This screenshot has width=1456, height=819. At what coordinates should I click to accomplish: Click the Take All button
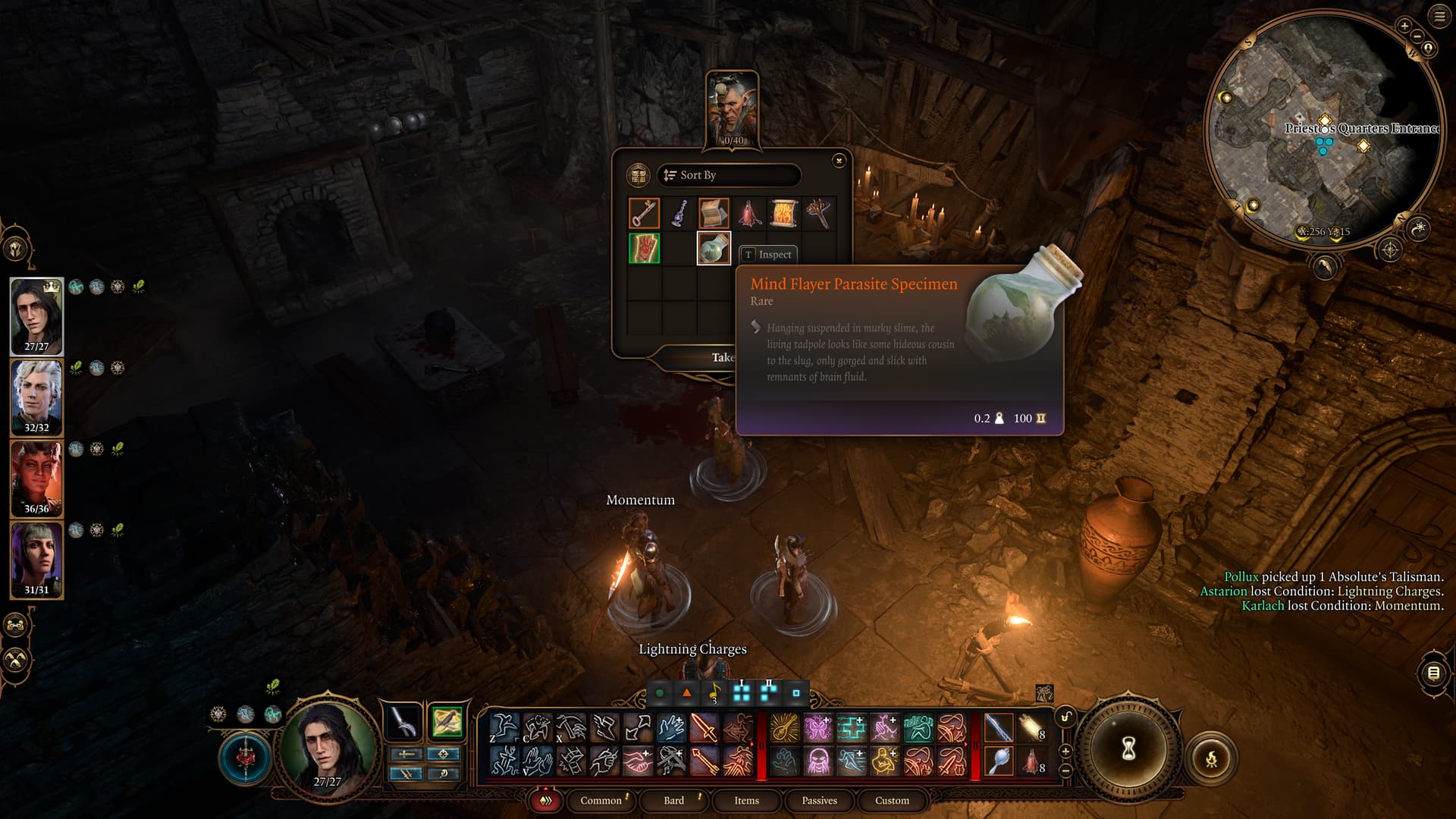[x=720, y=357]
